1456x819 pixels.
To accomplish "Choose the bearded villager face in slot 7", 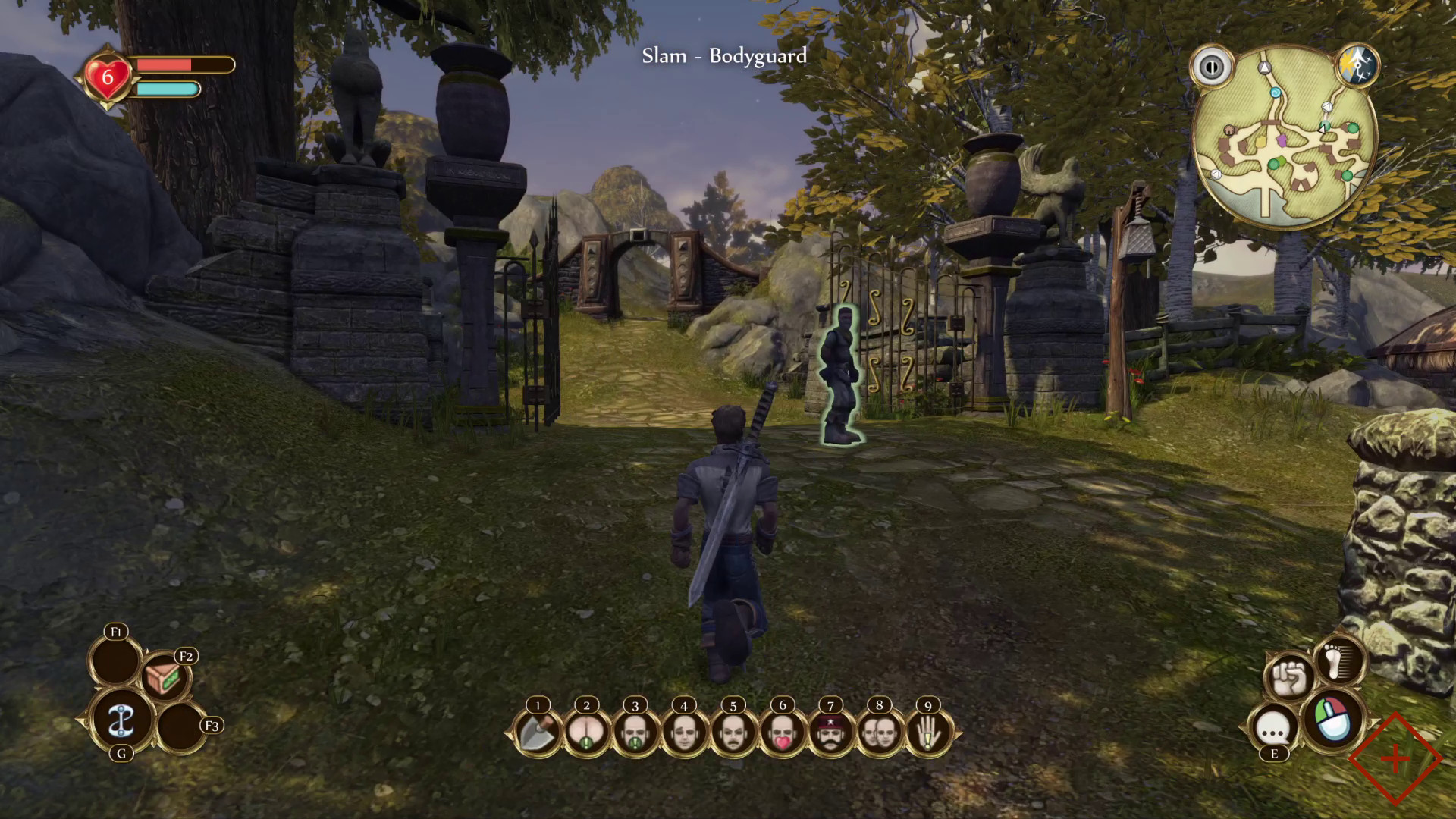I will coord(830,734).
